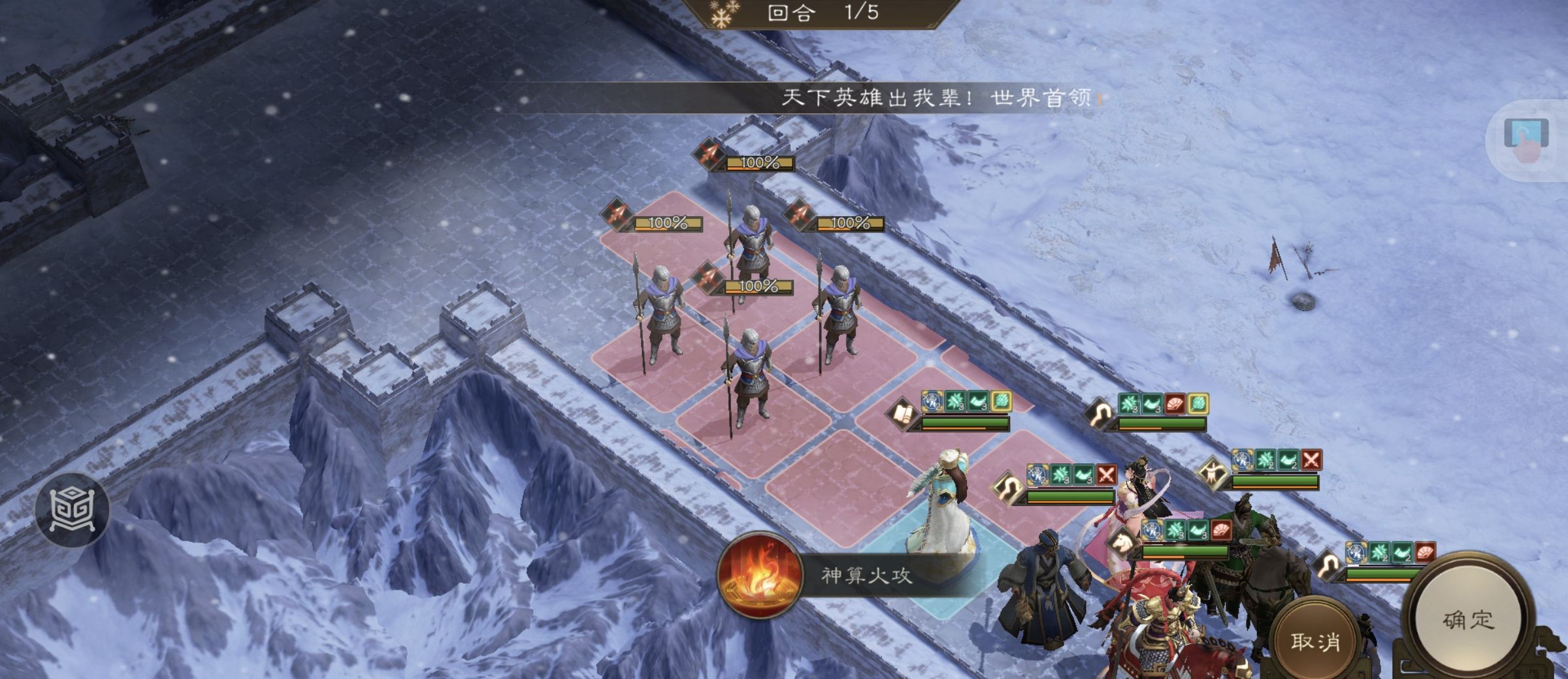The image size is (1568, 679).
Task: Click the glowing S-shaped class icon near the female hero
Action: [x=1009, y=489]
